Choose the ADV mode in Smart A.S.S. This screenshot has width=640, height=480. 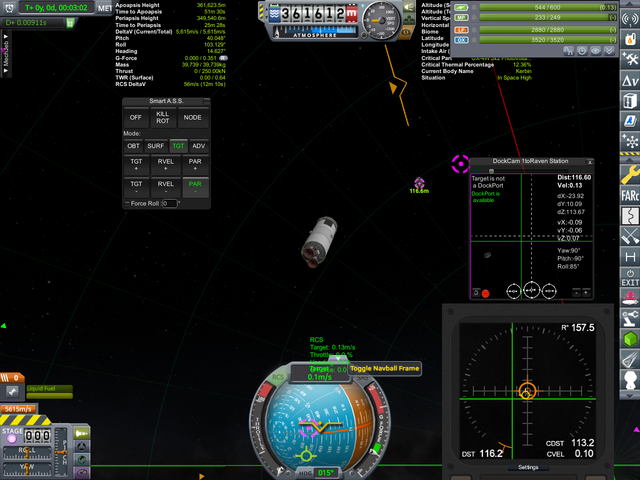pos(199,146)
